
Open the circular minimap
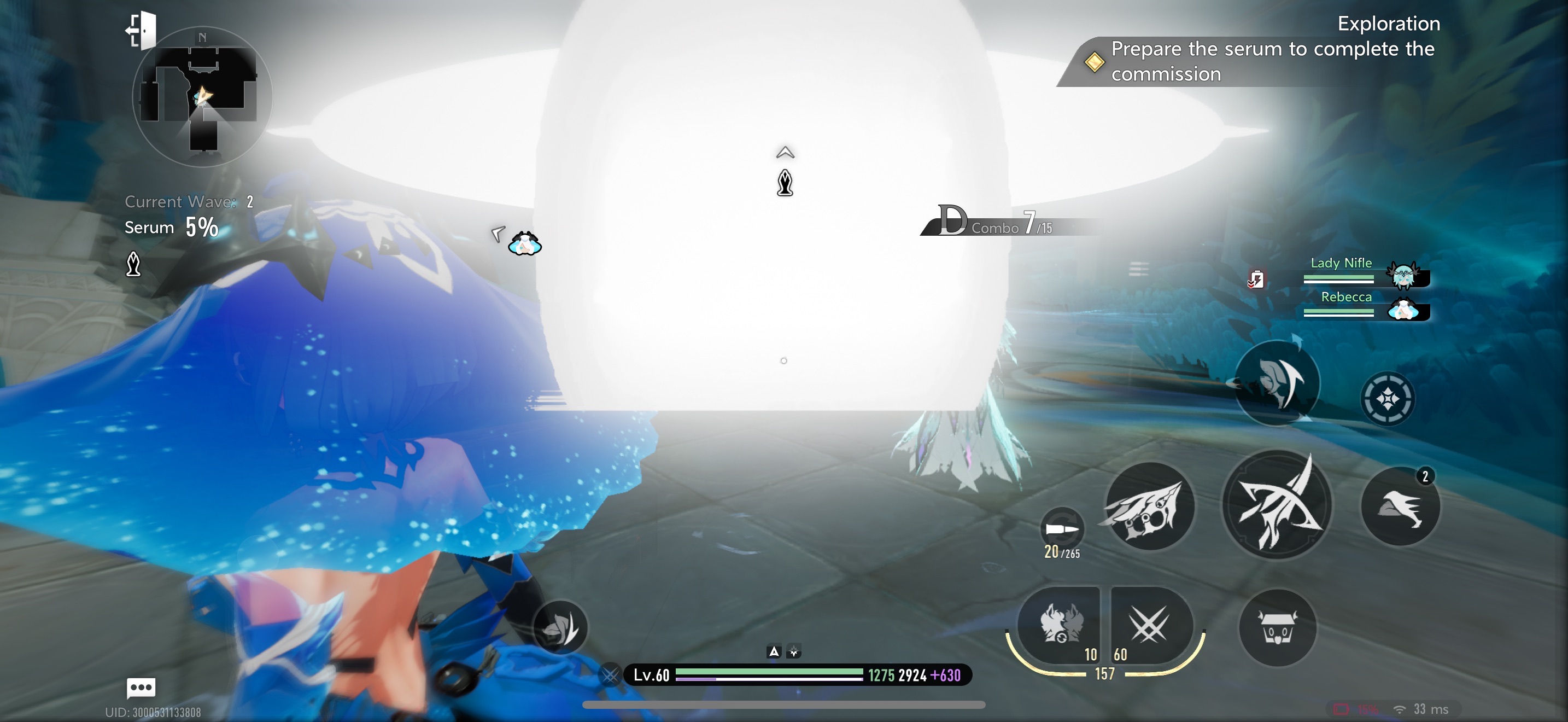coord(202,97)
